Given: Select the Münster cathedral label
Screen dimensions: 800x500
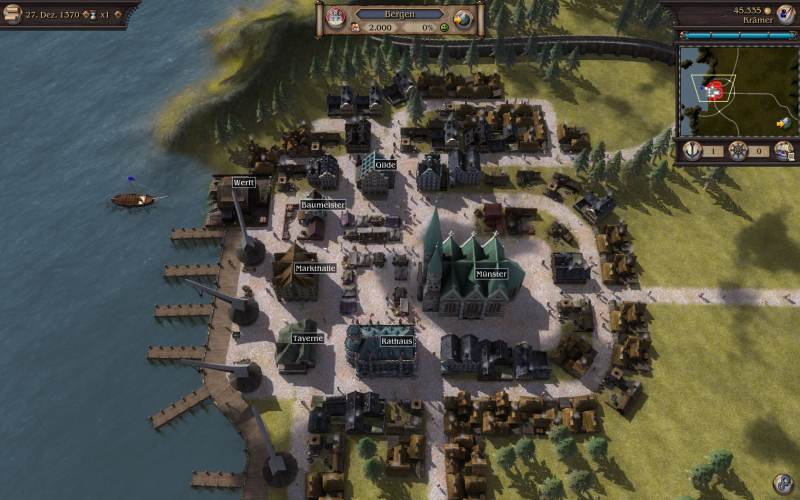Looking at the screenshot, I should tap(491, 273).
